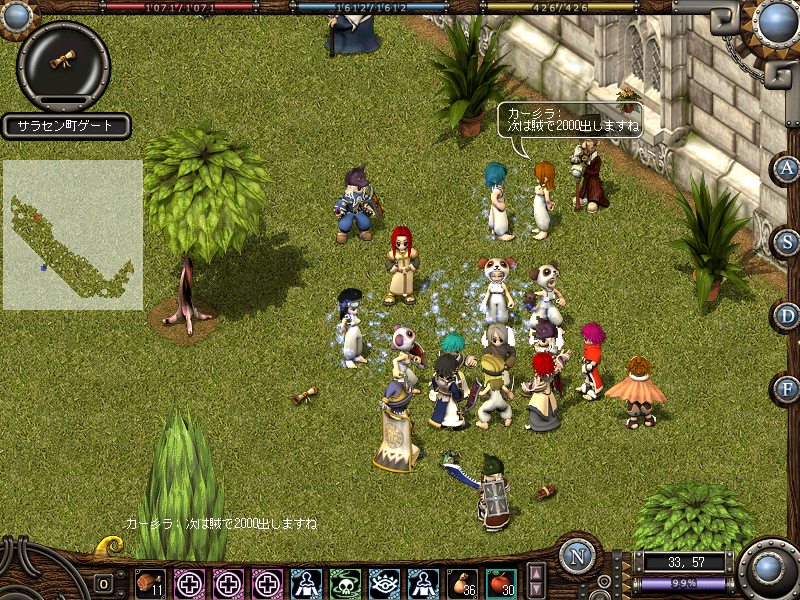Use the red apple item
800x600 pixels.
(x=500, y=583)
